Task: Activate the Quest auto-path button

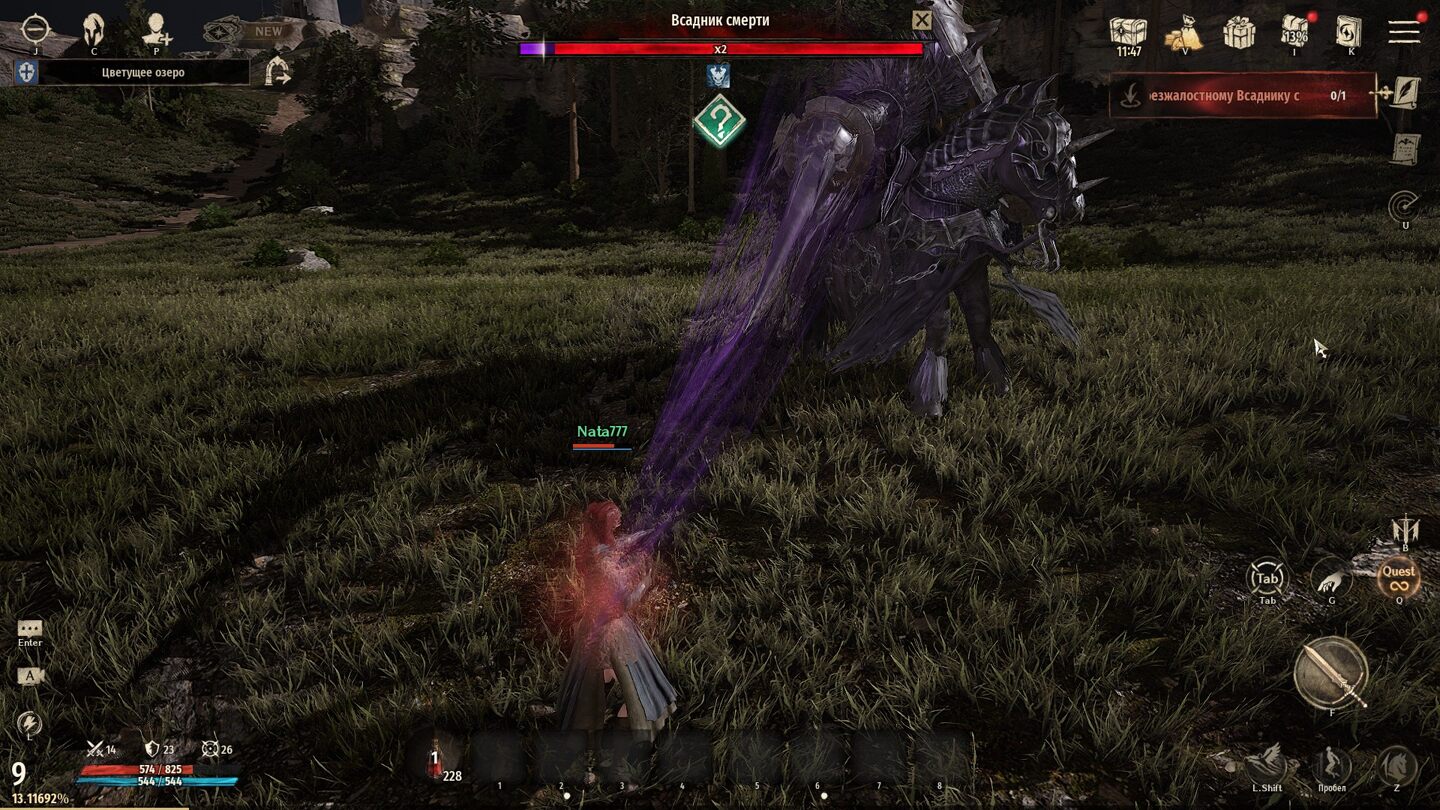Action: click(x=1398, y=577)
